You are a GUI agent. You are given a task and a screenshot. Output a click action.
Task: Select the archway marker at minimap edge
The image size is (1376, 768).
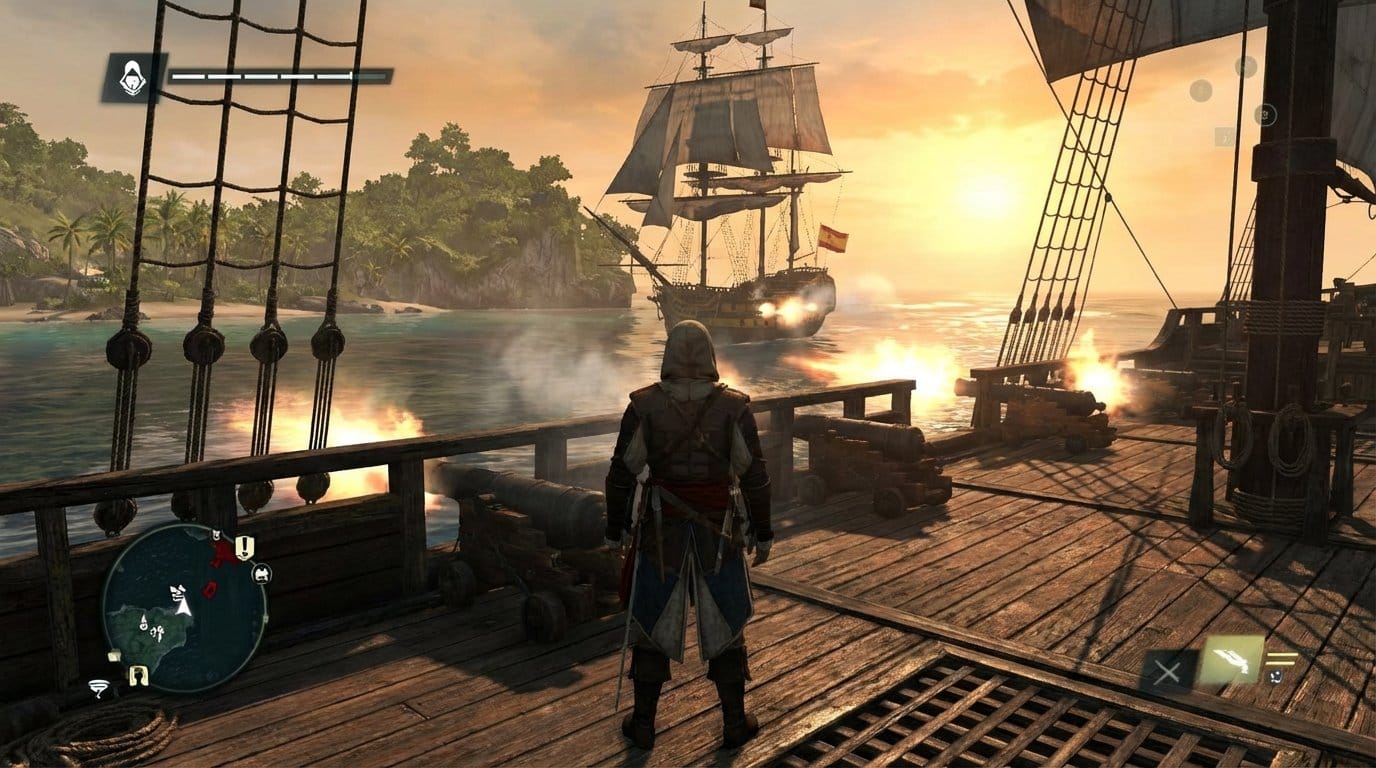pos(138,676)
